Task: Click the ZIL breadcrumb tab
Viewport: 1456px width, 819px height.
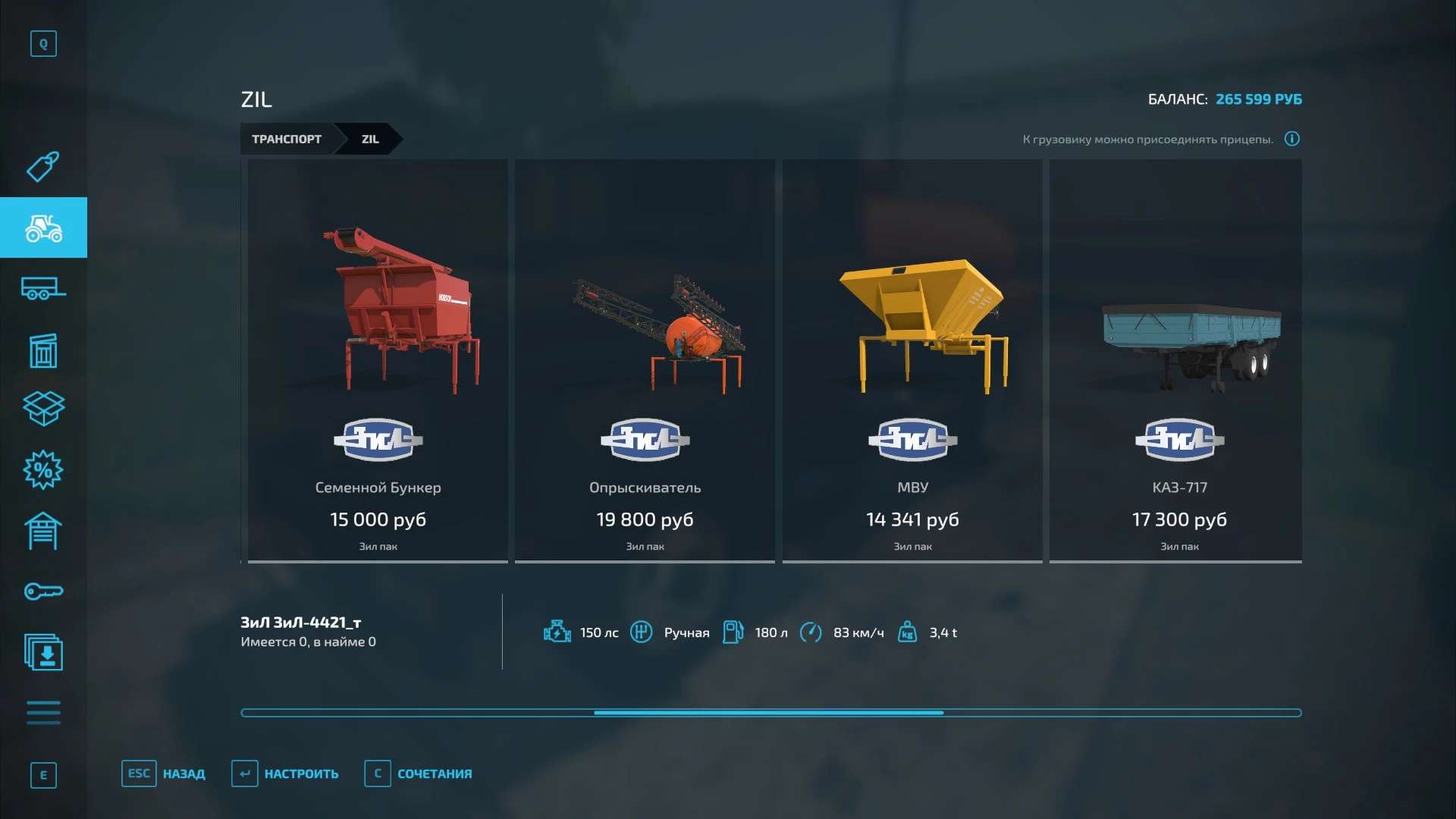Action: (370, 140)
